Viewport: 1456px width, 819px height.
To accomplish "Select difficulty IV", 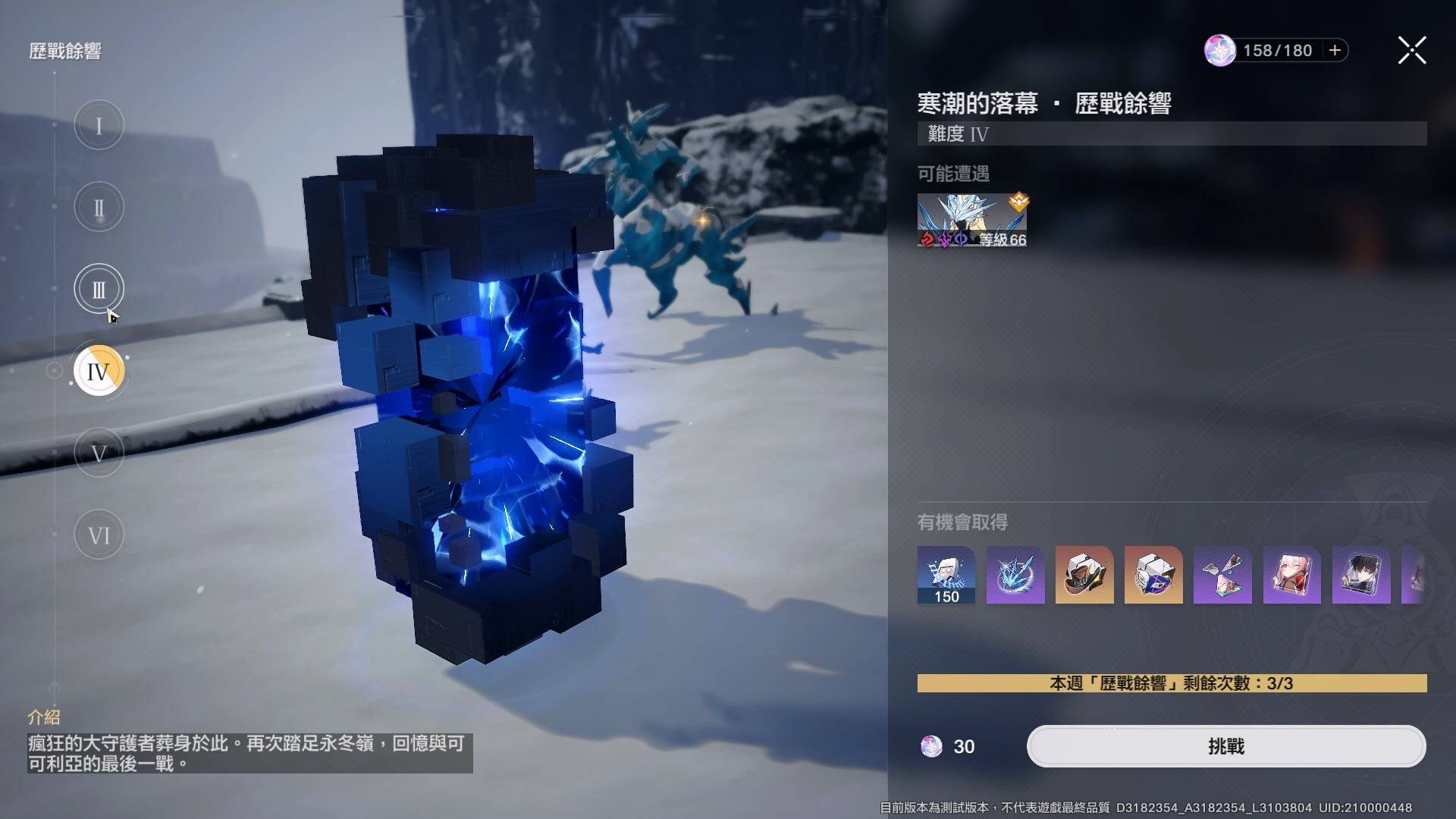I will [99, 372].
